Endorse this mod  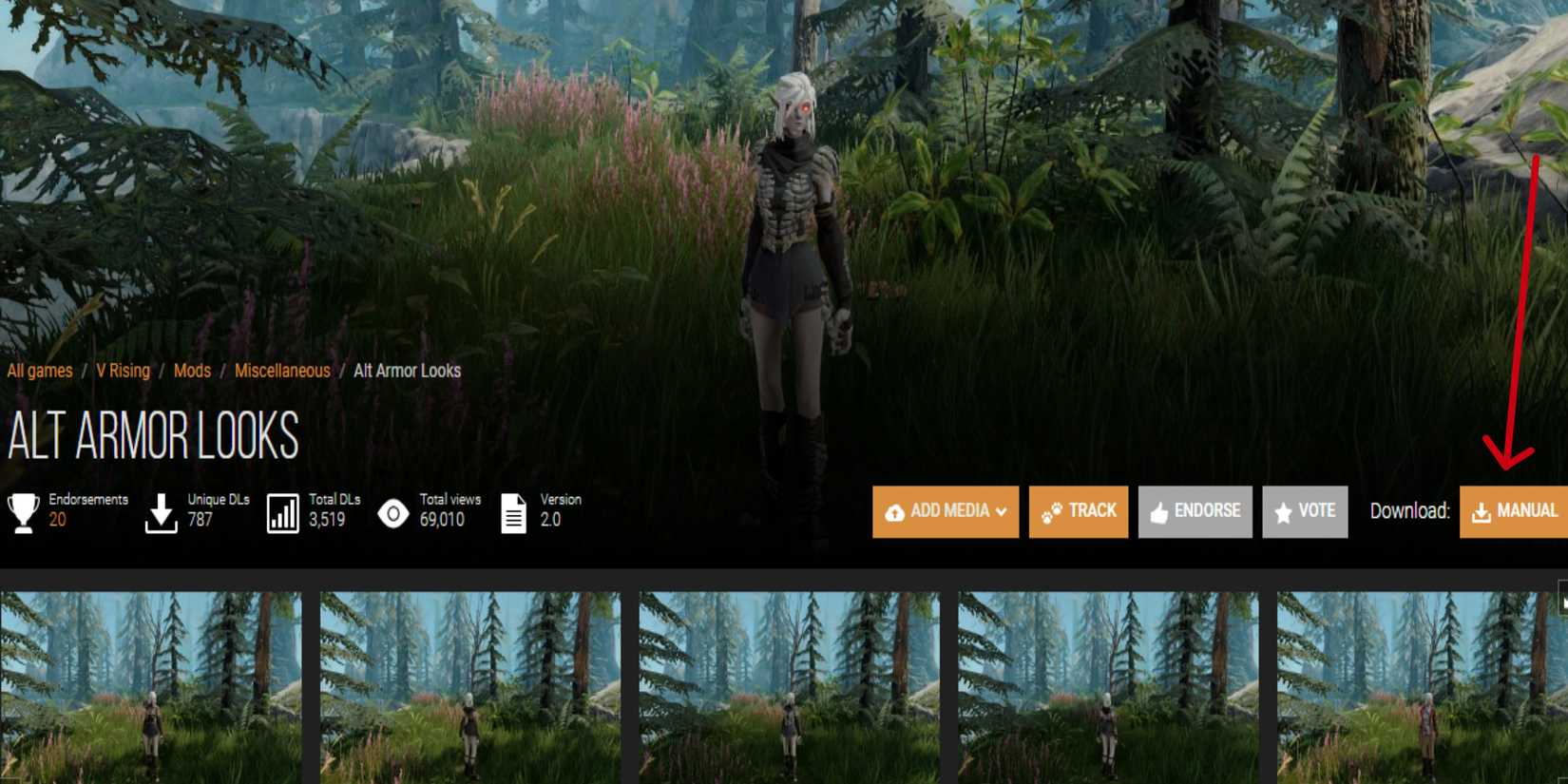click(1195, 510)
